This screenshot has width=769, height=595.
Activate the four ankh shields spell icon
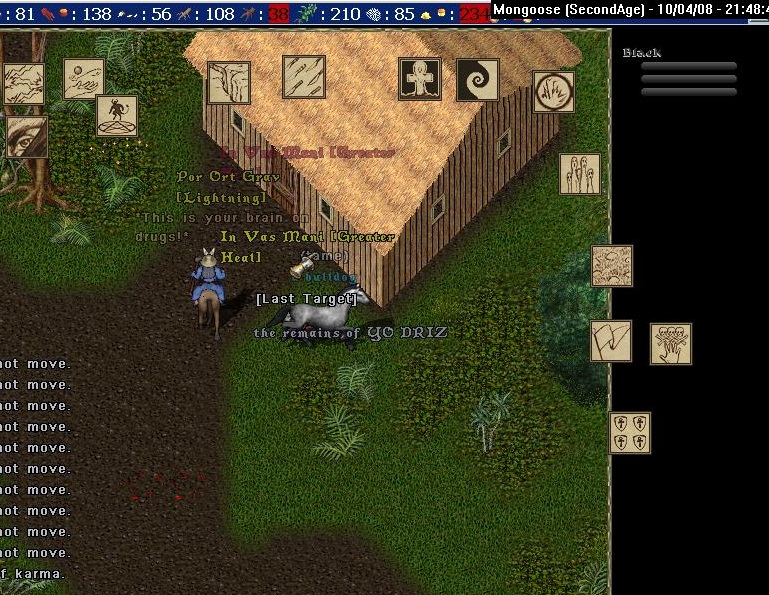[x=630, y=433]
